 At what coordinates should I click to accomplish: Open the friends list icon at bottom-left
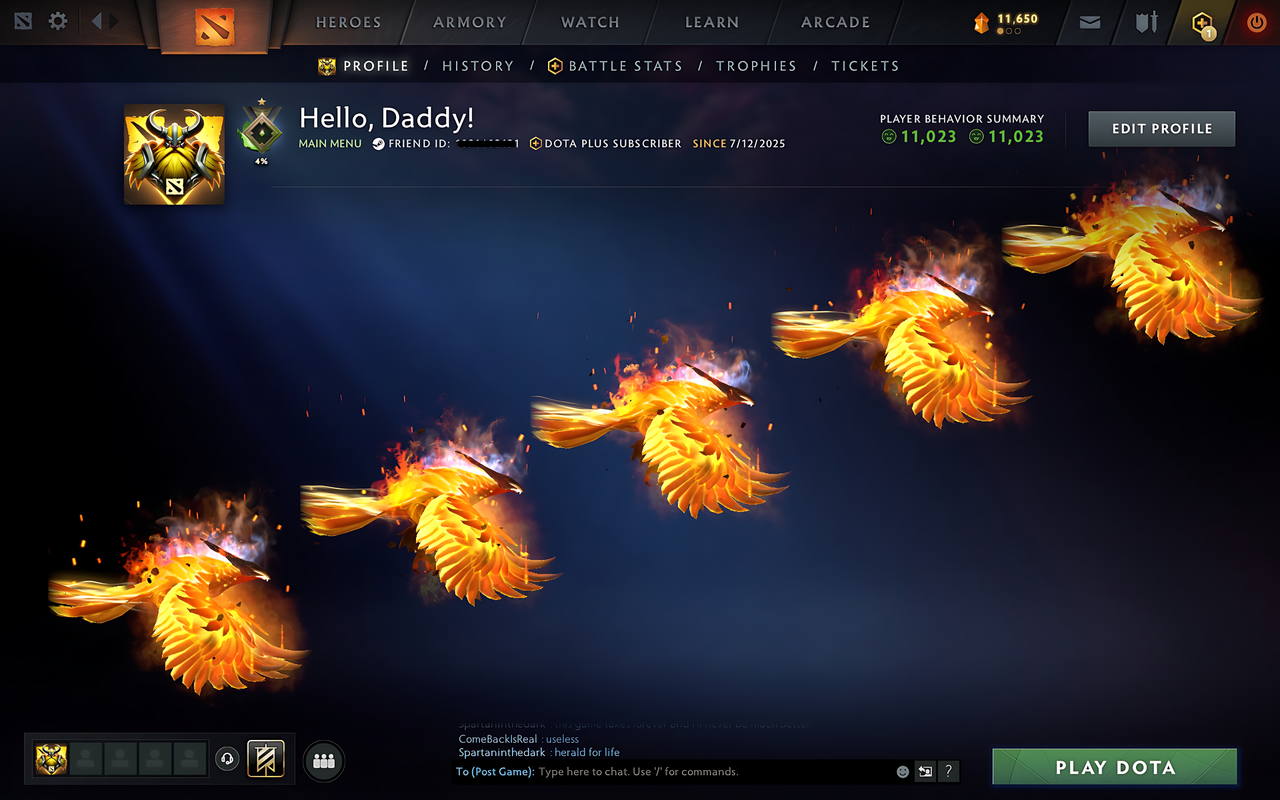[x=323, y=760]
